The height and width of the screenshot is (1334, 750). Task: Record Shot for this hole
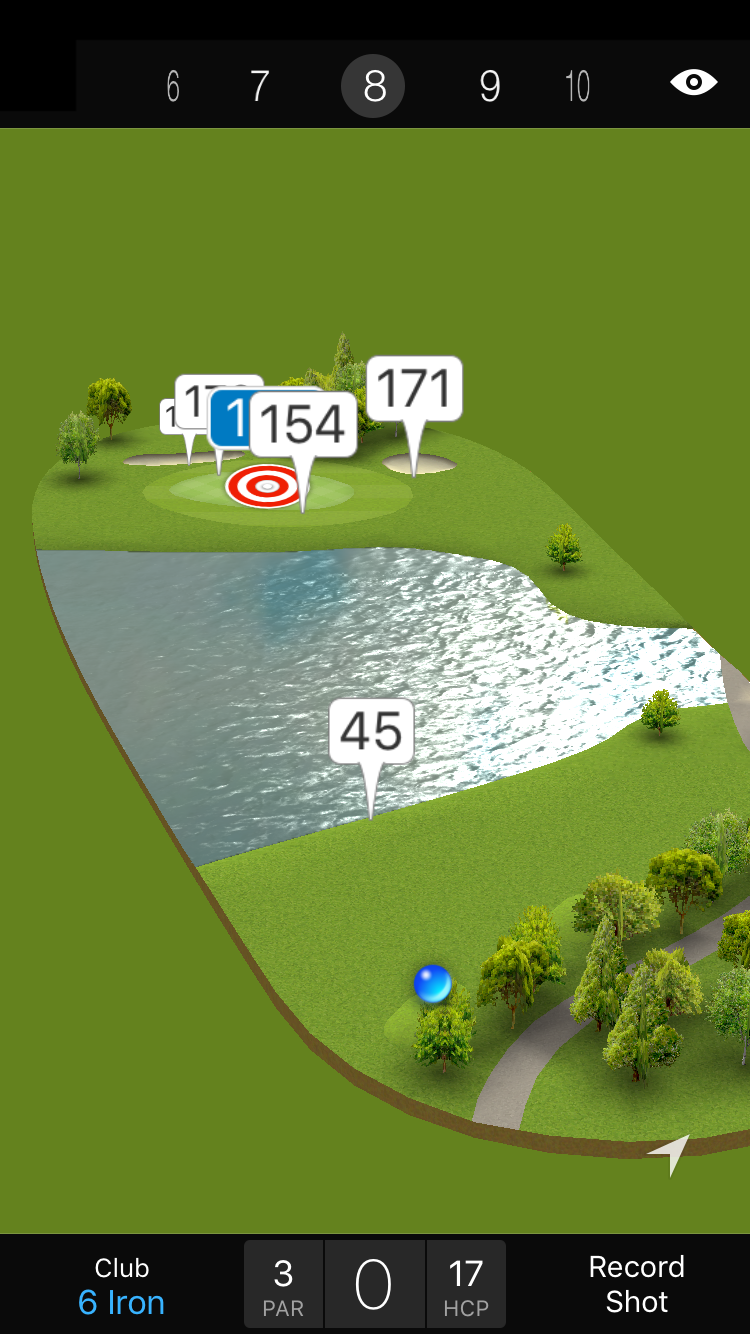[x=636, y=1284]
